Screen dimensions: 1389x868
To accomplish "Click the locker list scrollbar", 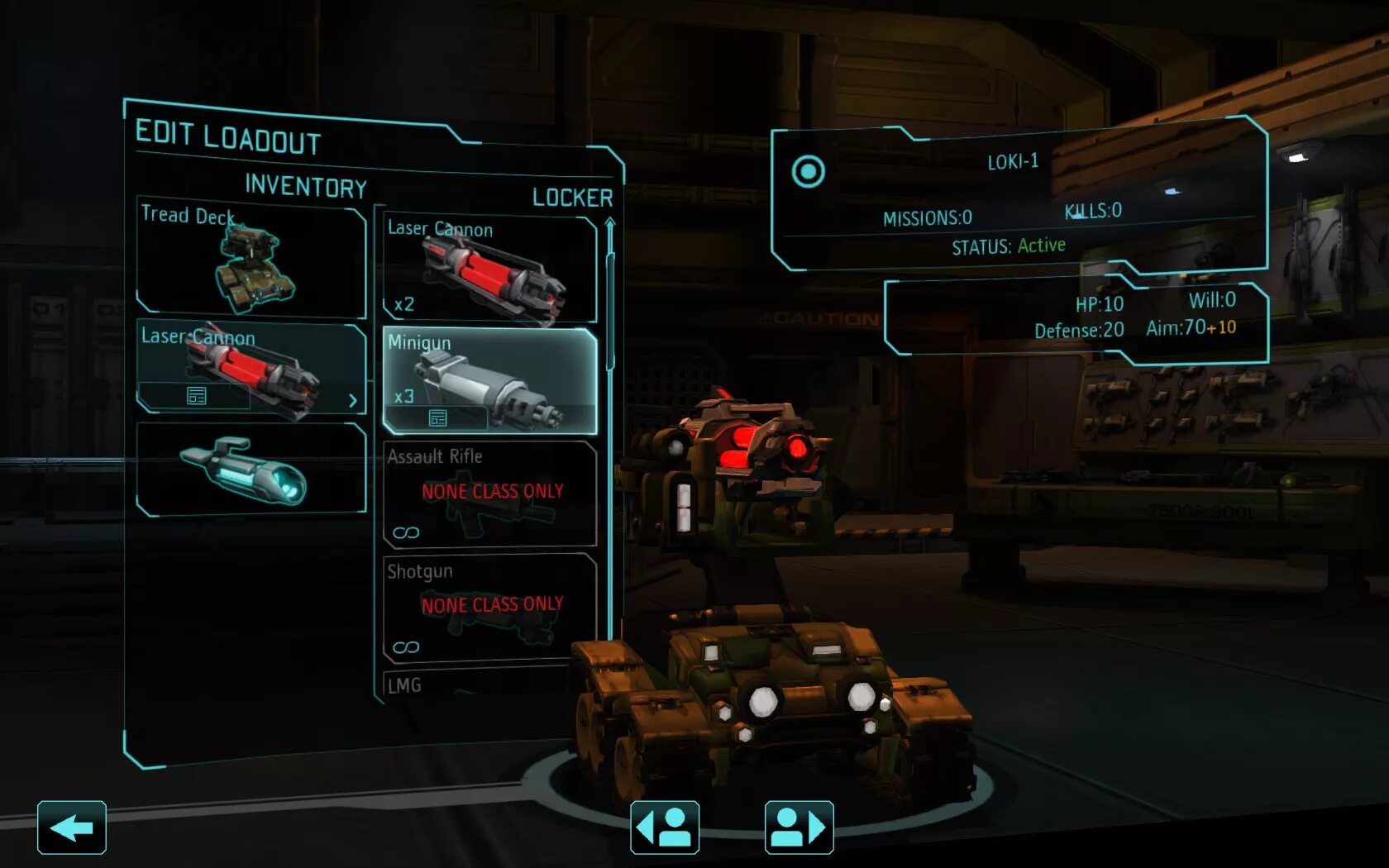I will click(x=610, y=314).
